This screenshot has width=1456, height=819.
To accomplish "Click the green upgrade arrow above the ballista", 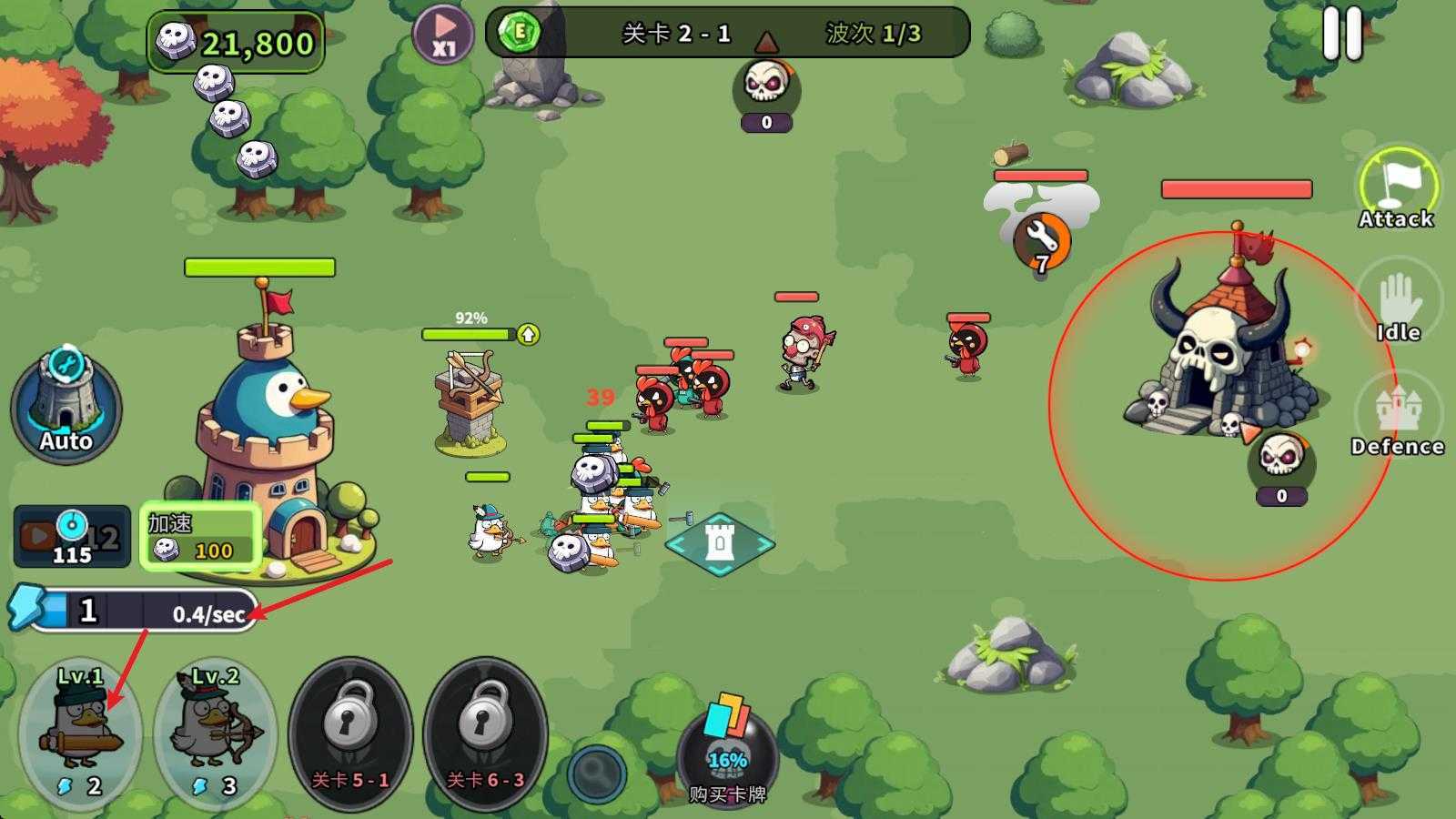I will tap(529, 335).
